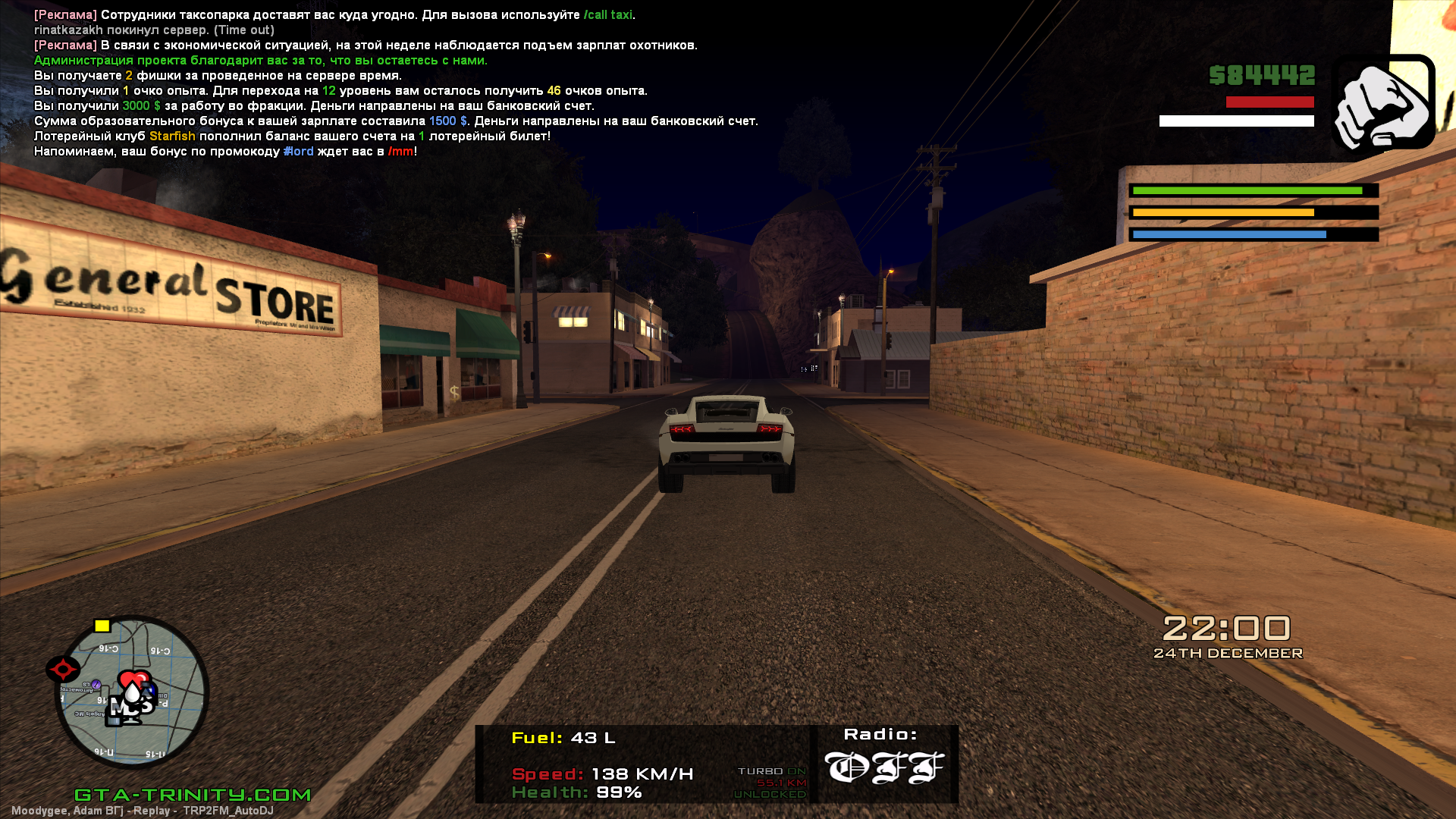Select the red heart marker on minimap
Image resolution: width=1456 pixels, height=819 pixels.
[135, 677]
